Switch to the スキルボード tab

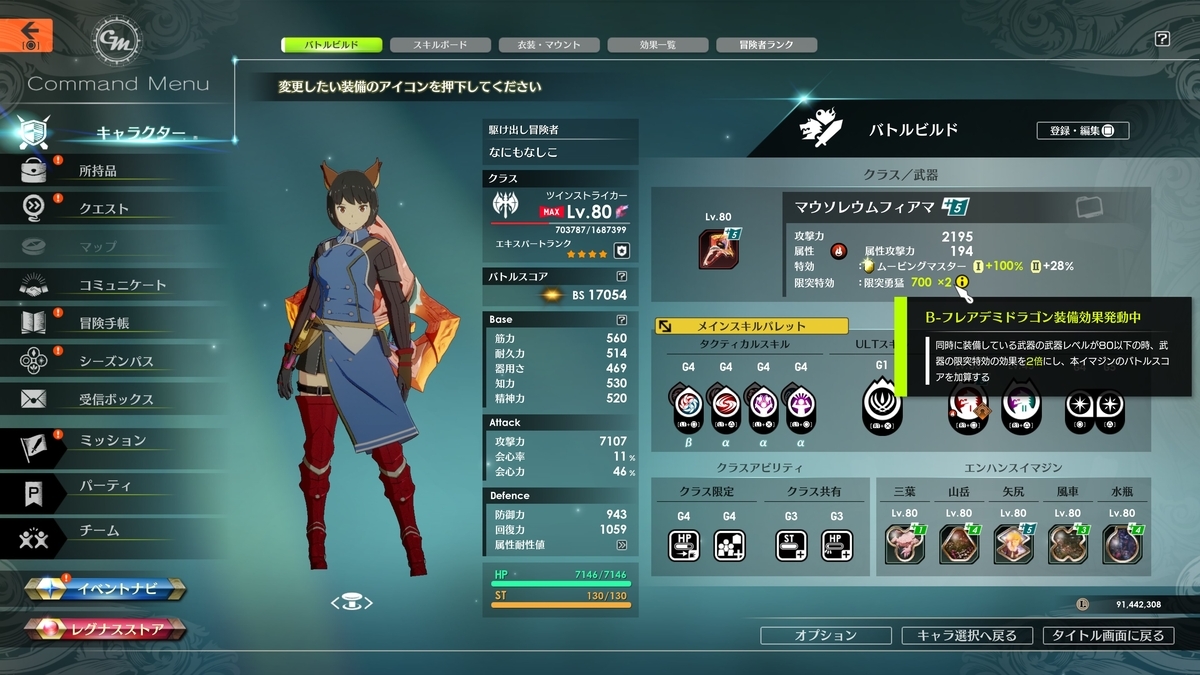coord(440,45)
